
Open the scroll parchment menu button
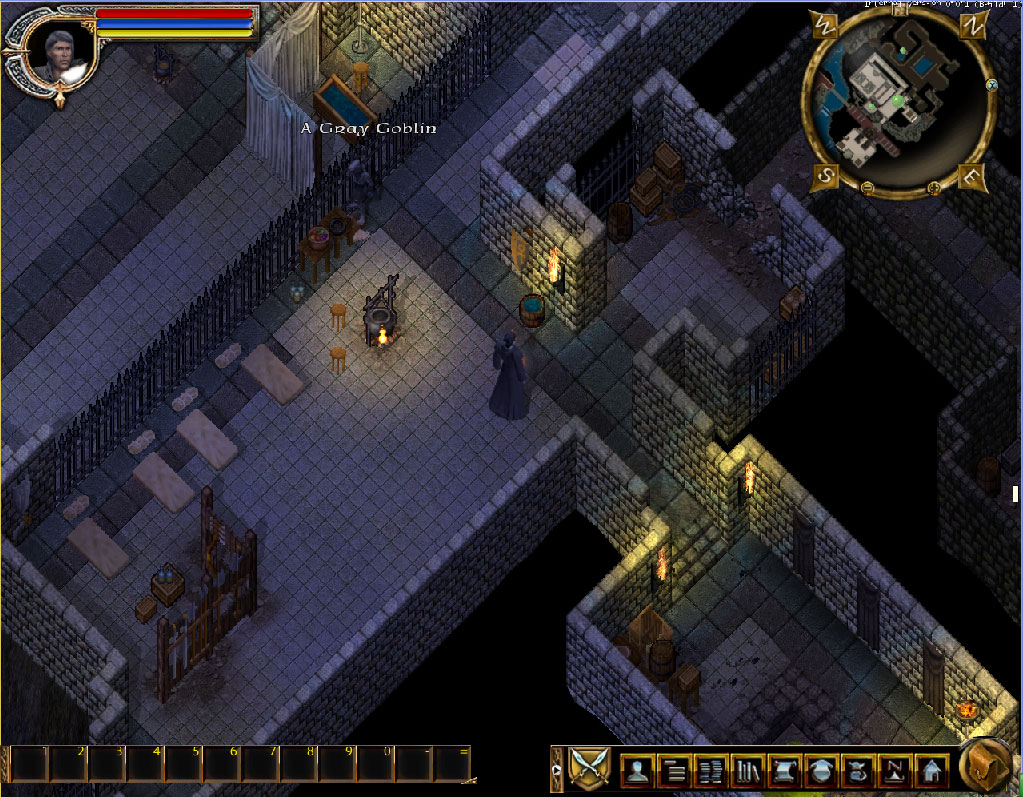tap(785, 770)
